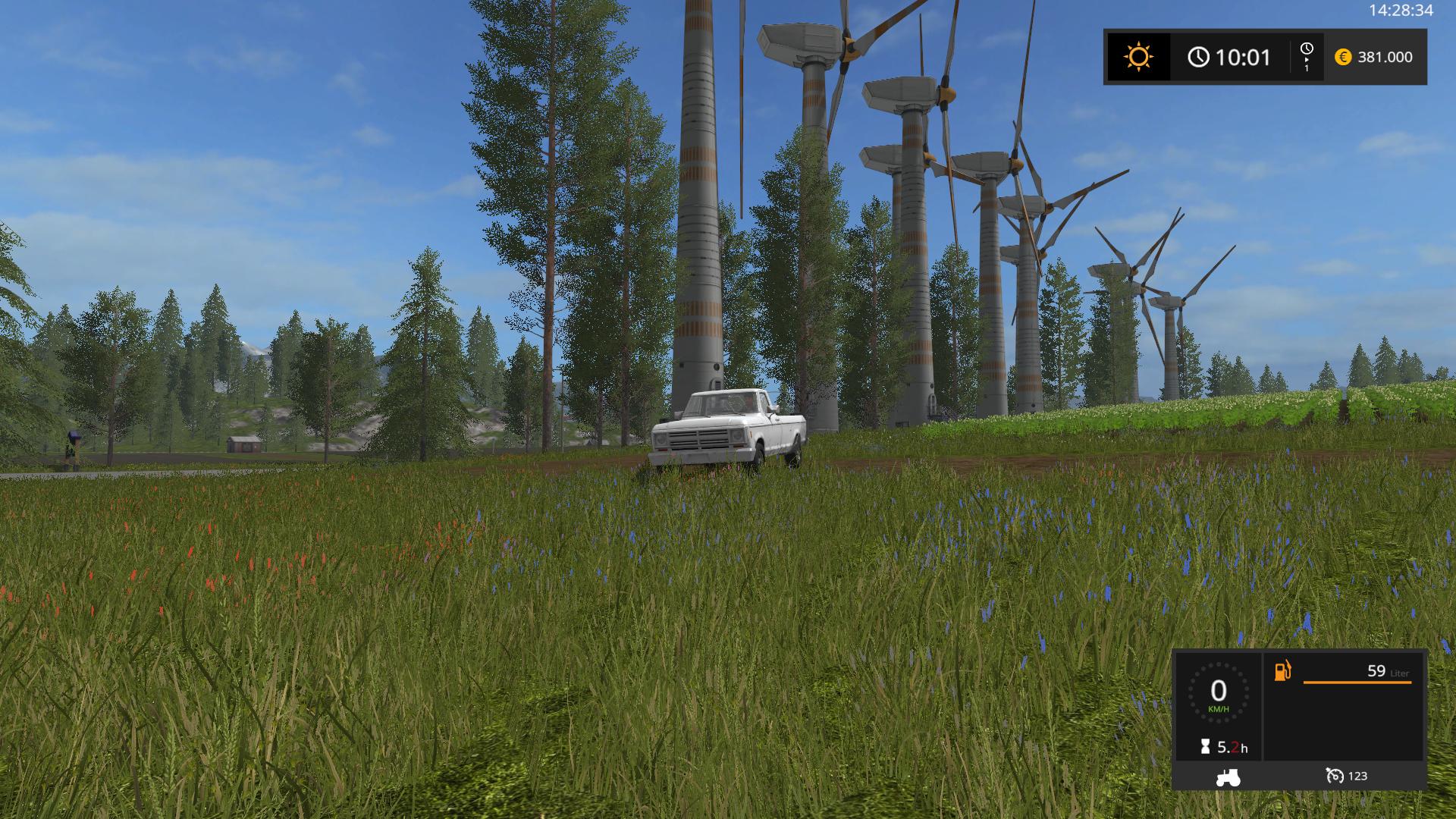
Task: Click the tractor vehicle icon
Action: point(1228,777)
